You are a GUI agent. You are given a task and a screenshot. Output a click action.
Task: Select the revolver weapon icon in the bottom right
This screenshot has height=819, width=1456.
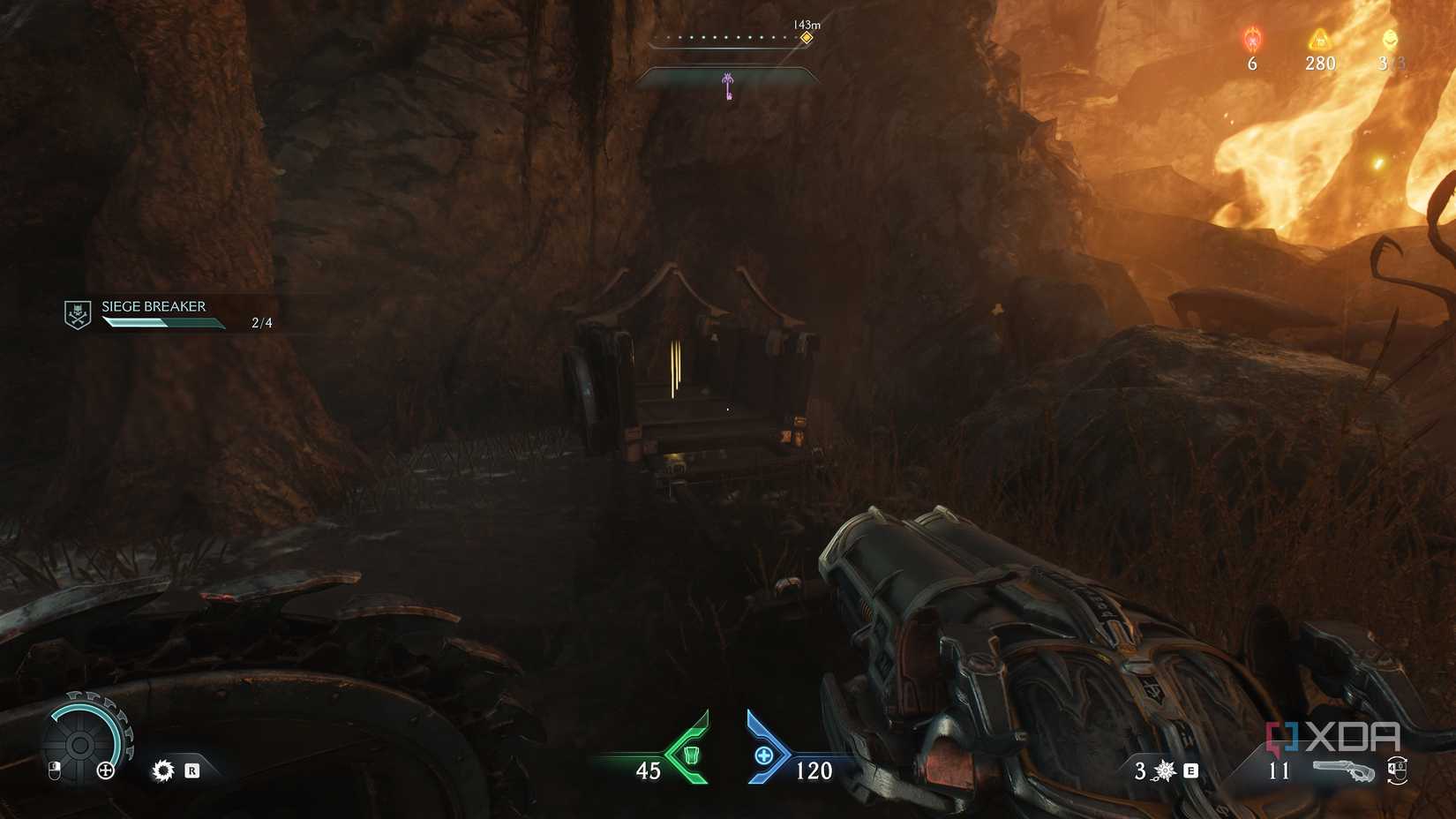tap(1345, 770)
